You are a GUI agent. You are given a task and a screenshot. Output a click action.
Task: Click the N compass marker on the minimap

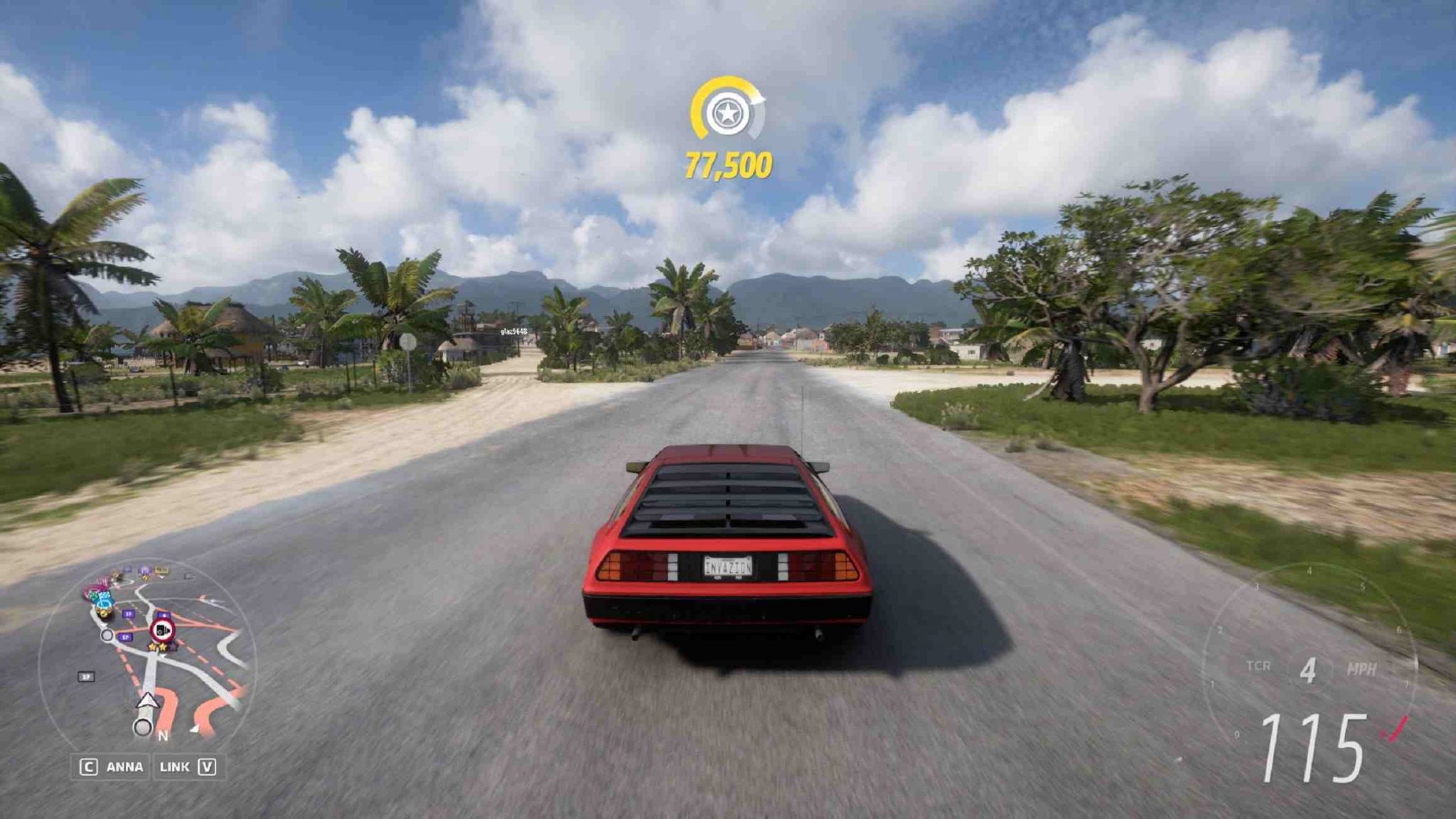pyautogui.click(x=164, y=734)
